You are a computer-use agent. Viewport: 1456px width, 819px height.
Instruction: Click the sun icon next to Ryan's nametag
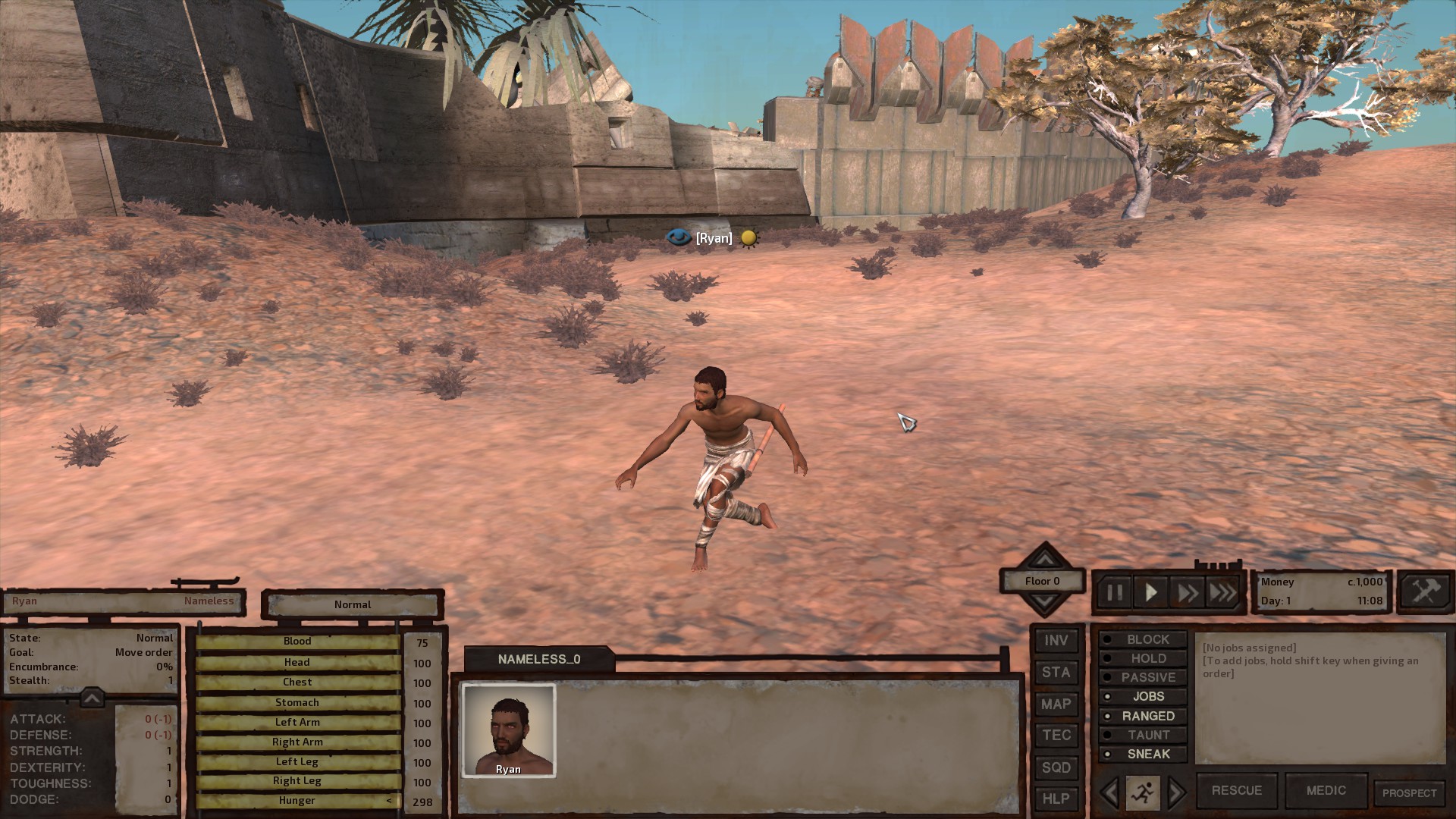[x=748, y=238]
